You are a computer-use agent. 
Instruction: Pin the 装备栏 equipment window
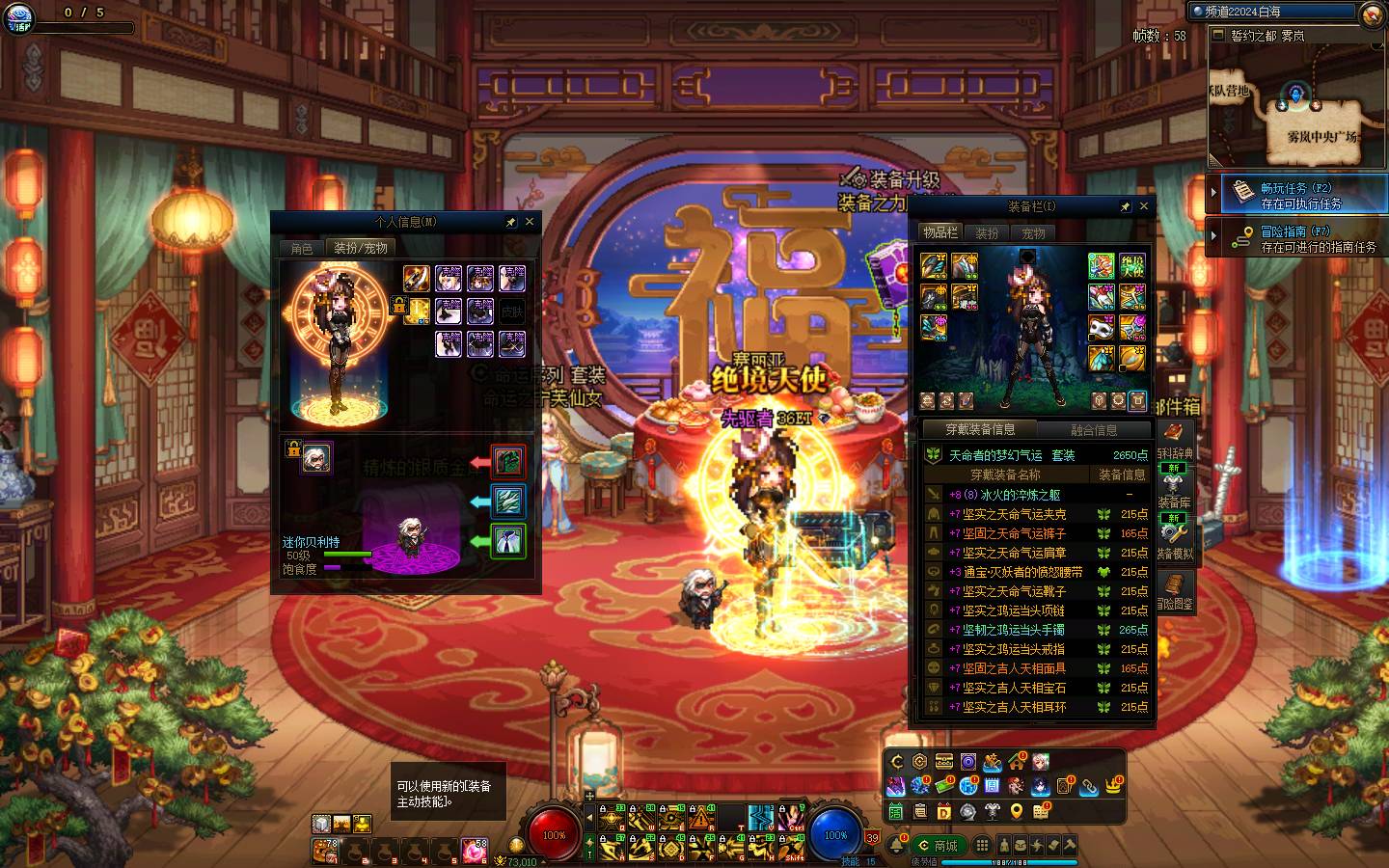coord(1125,206)
